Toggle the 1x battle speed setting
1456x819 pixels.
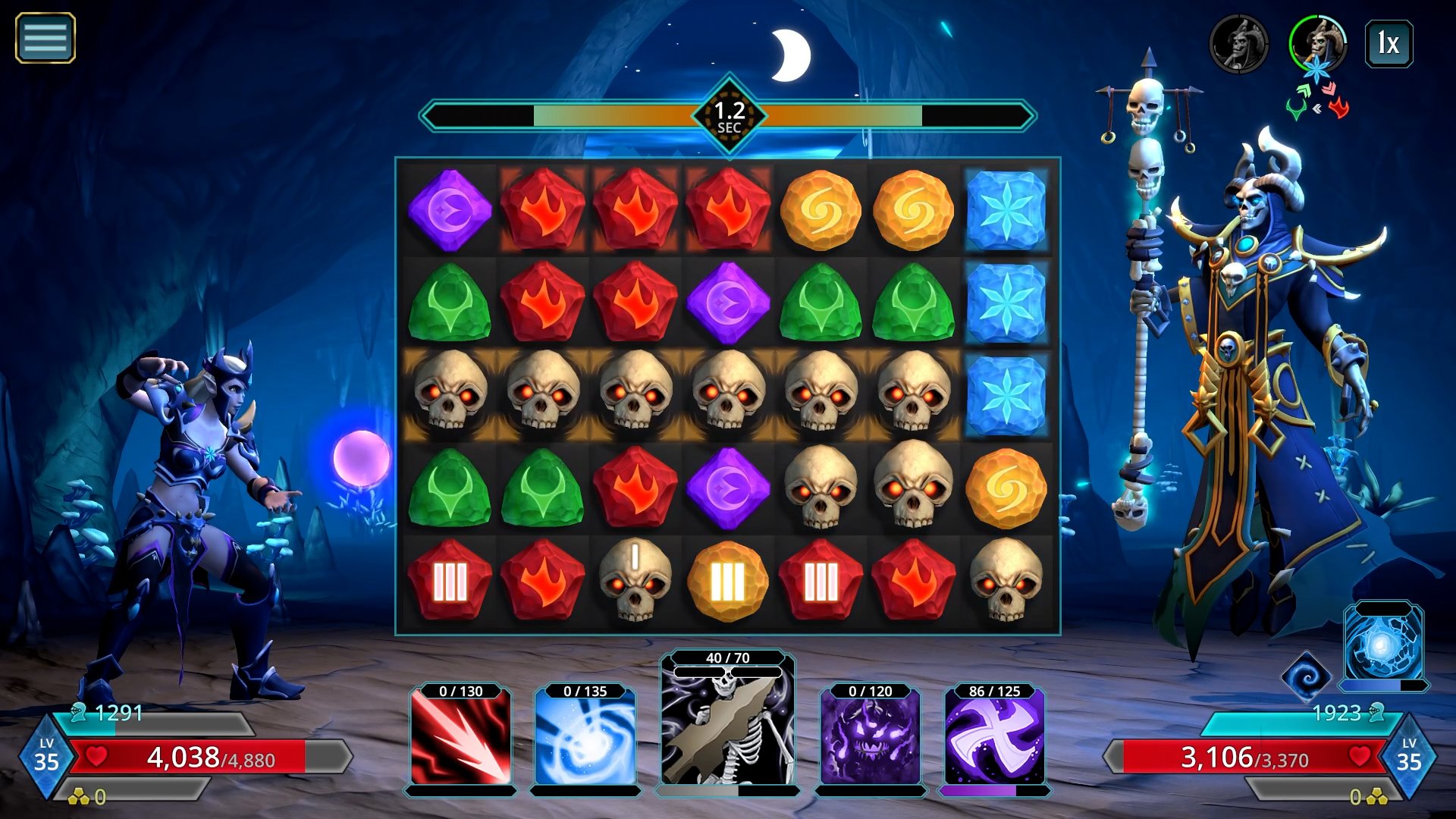pos(1388,44)
